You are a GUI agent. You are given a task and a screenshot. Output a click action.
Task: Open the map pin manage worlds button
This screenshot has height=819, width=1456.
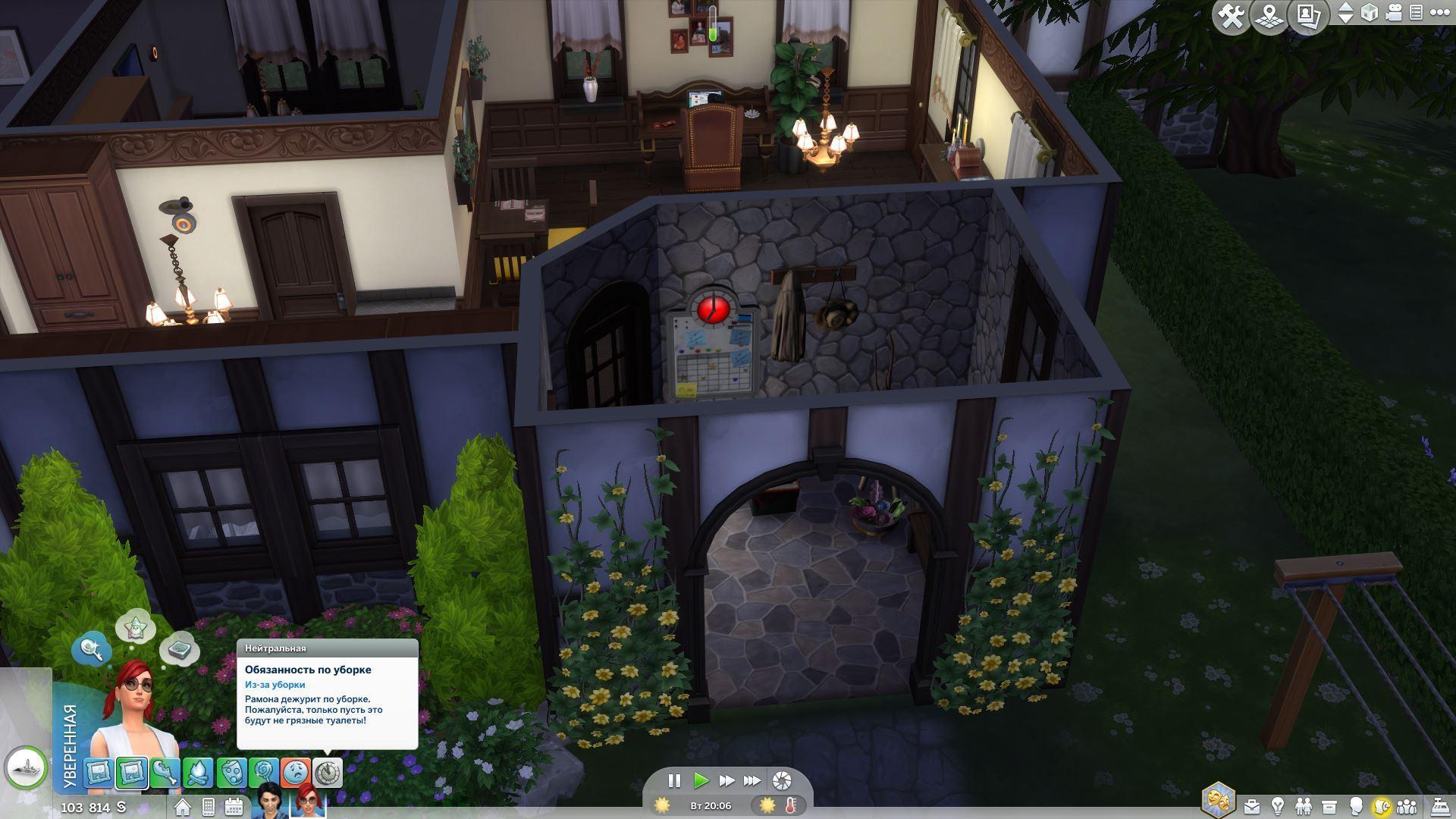[x=1269, y=15]
